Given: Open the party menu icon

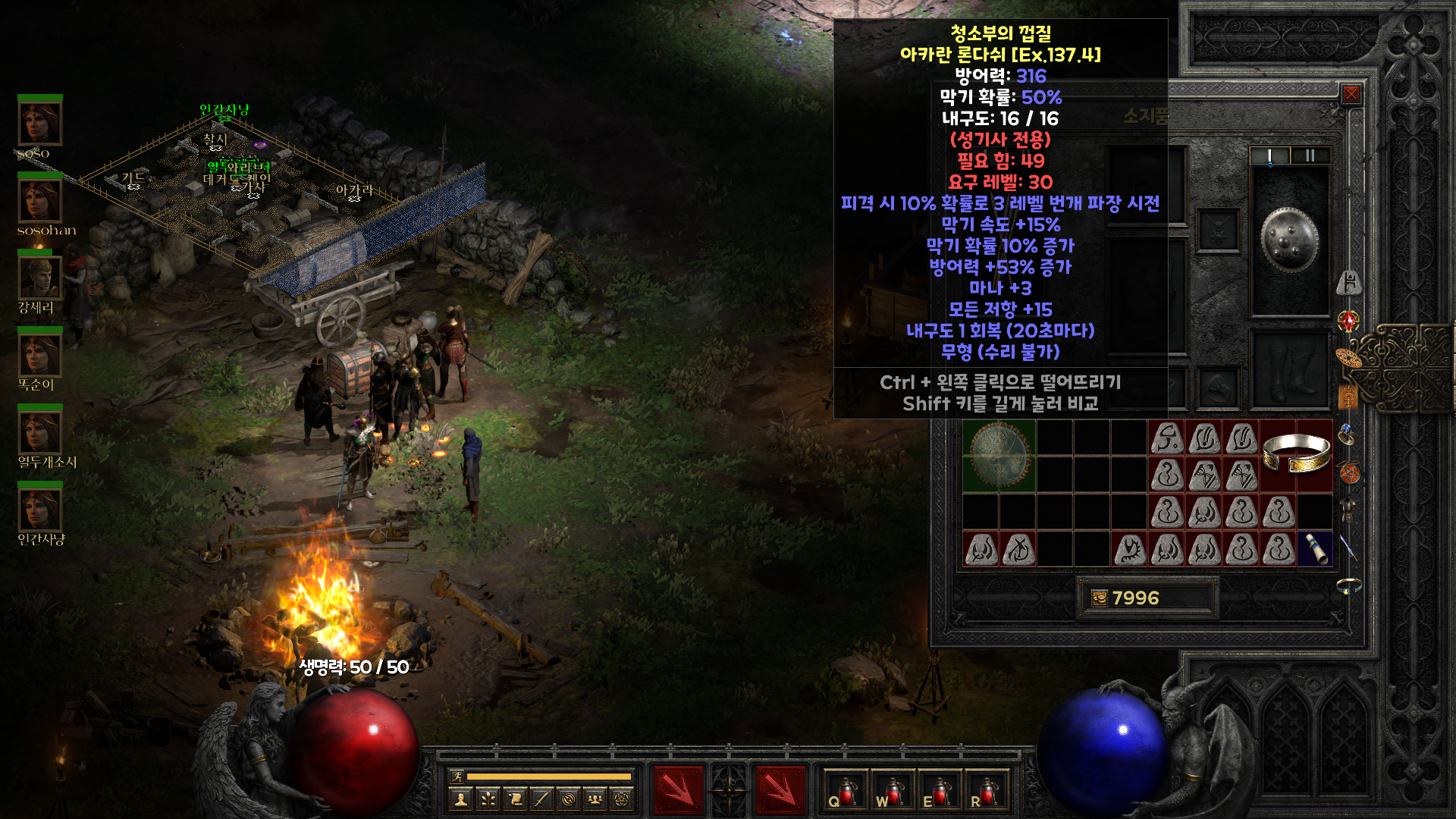Looking at the screenshot, I should coord(595,799).
